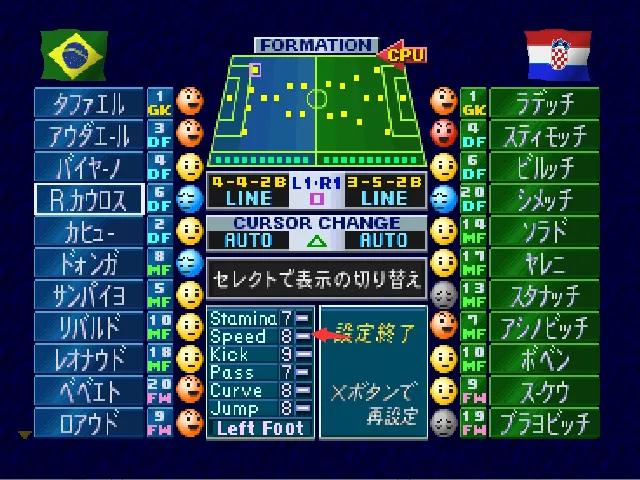Click the formation pitch diagram
640x480 pixels.
pyautogui.click(x=318, y=104)
